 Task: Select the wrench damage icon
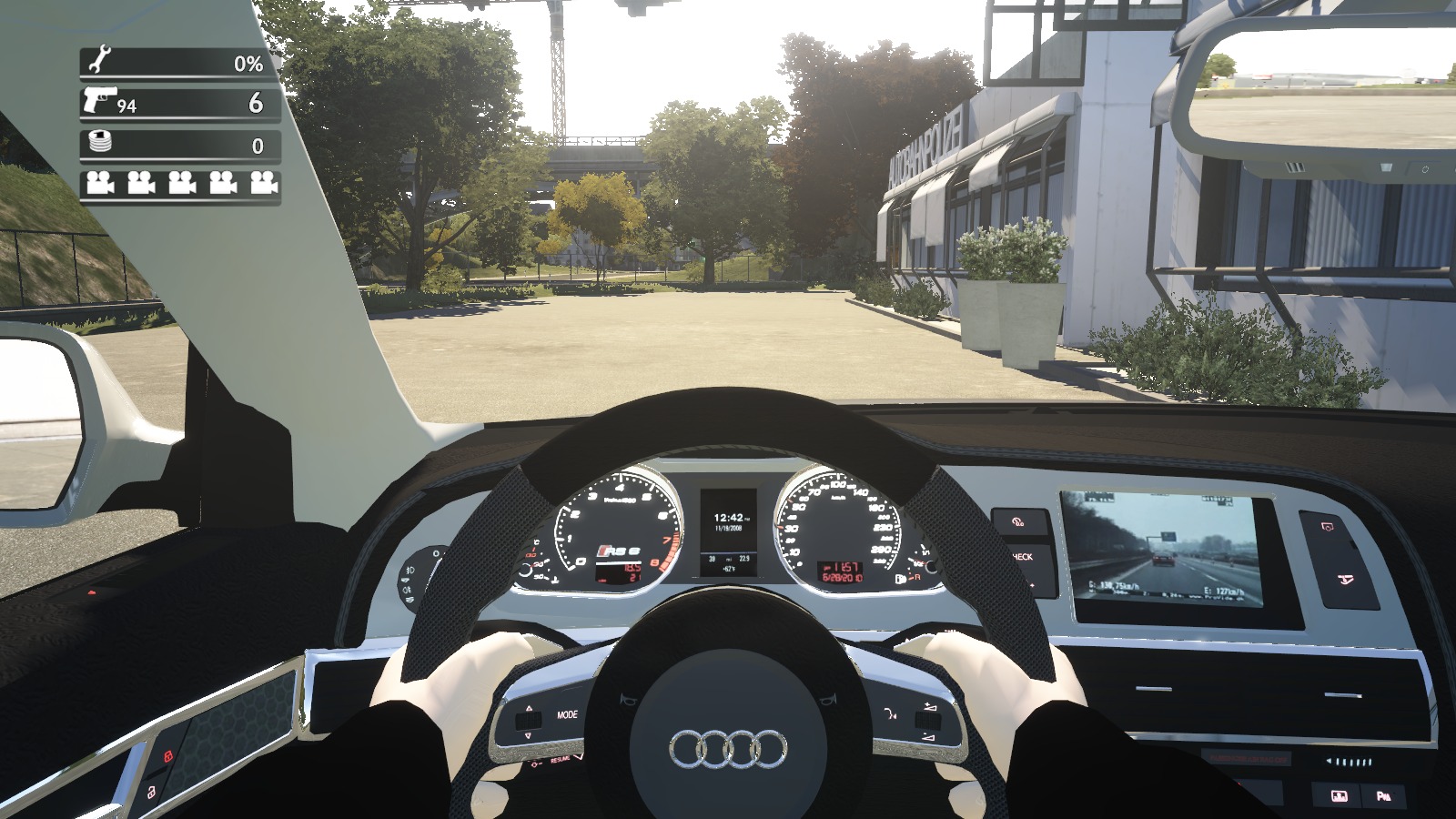pyautogui.click(x=98, y=61)
